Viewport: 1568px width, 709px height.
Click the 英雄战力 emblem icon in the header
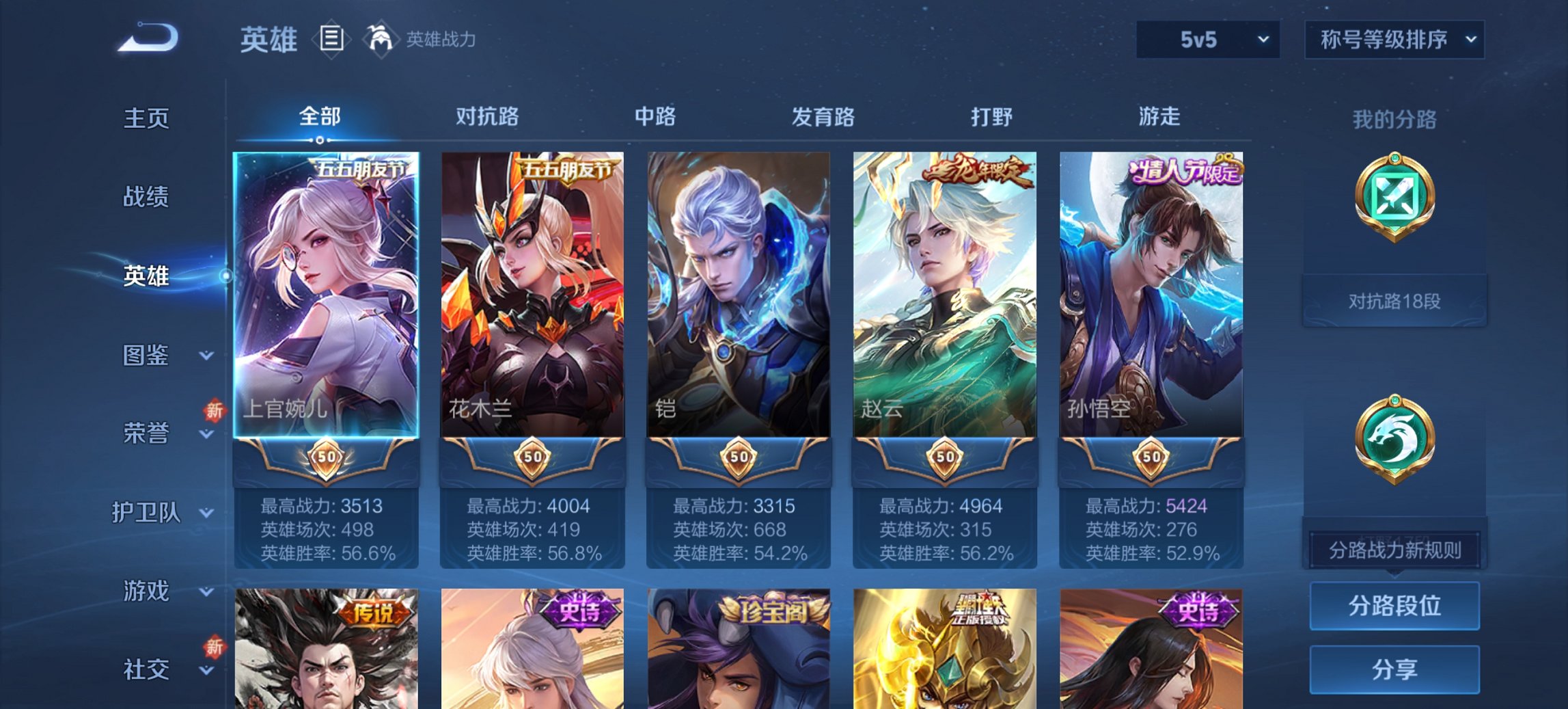[381, 40]
